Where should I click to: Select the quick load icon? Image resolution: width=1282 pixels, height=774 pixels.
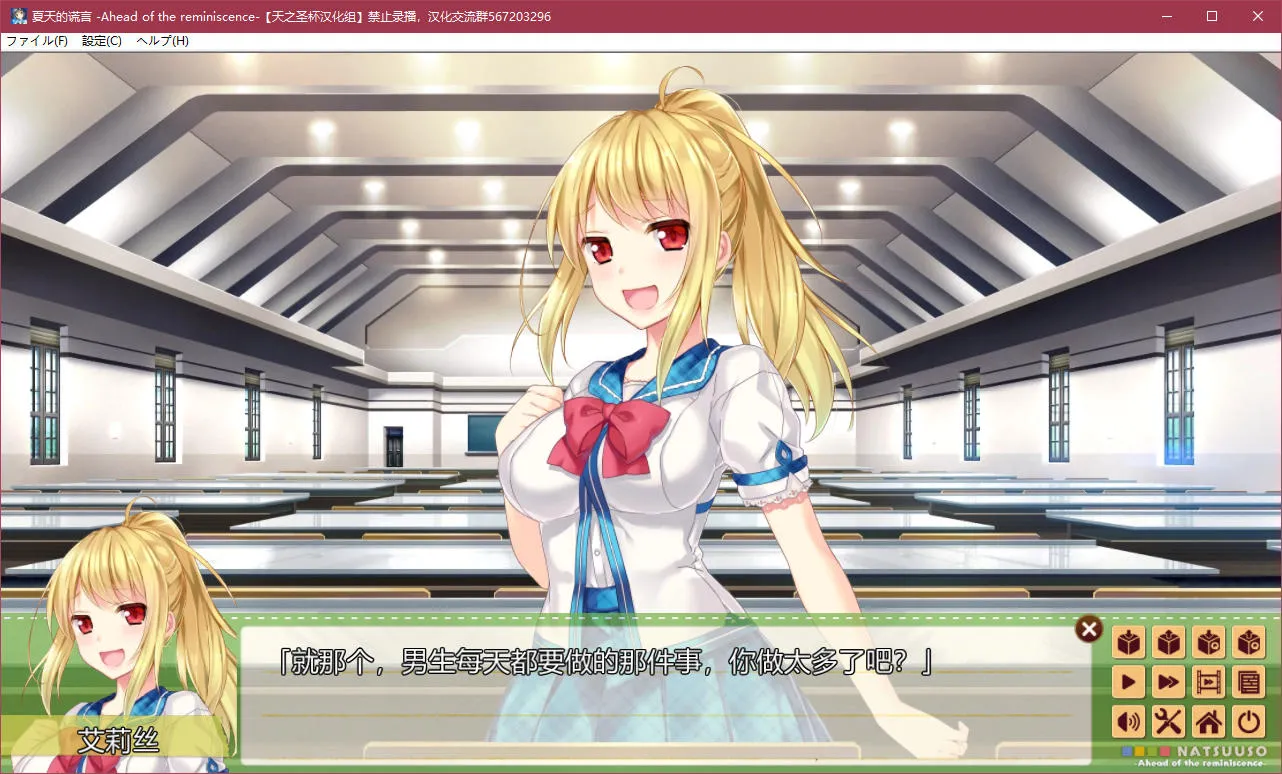coord(1248,642)
